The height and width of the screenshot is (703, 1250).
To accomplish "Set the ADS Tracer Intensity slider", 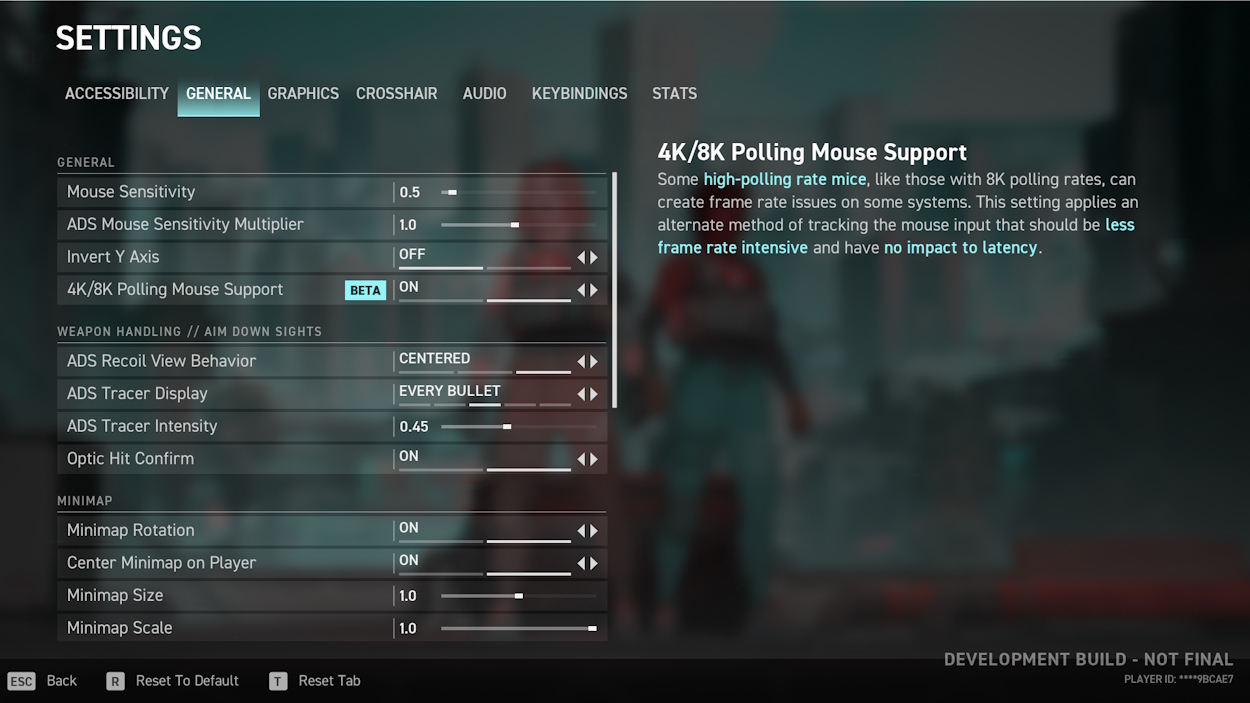I will pyautogui.click(x=518, y=427).
